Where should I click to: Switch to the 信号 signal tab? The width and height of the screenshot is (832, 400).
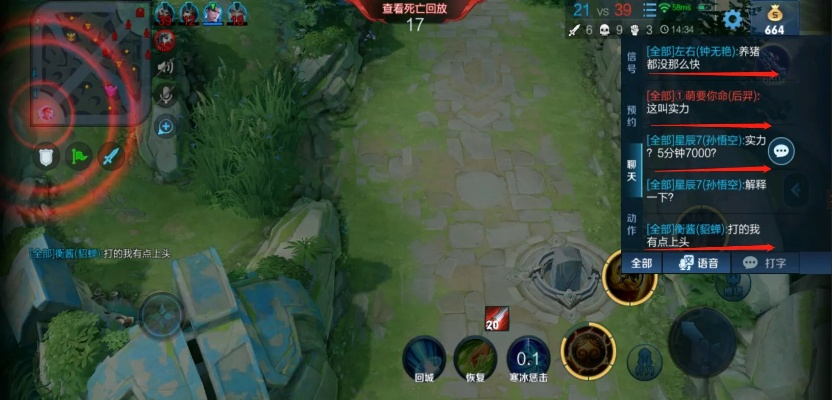pyautogui.click(x=631, y=62)
